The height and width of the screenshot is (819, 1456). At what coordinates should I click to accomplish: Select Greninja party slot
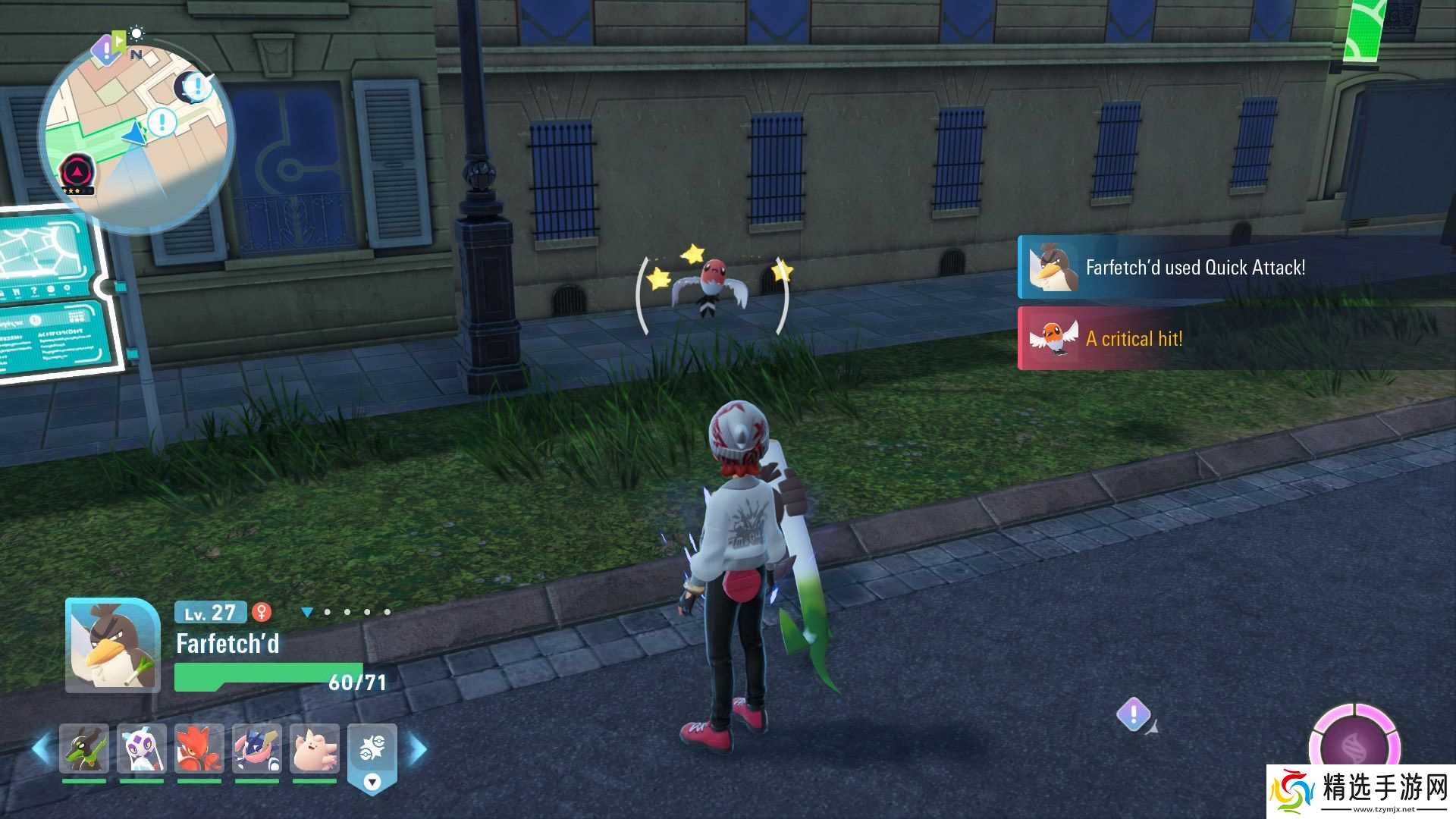[257, 748]
